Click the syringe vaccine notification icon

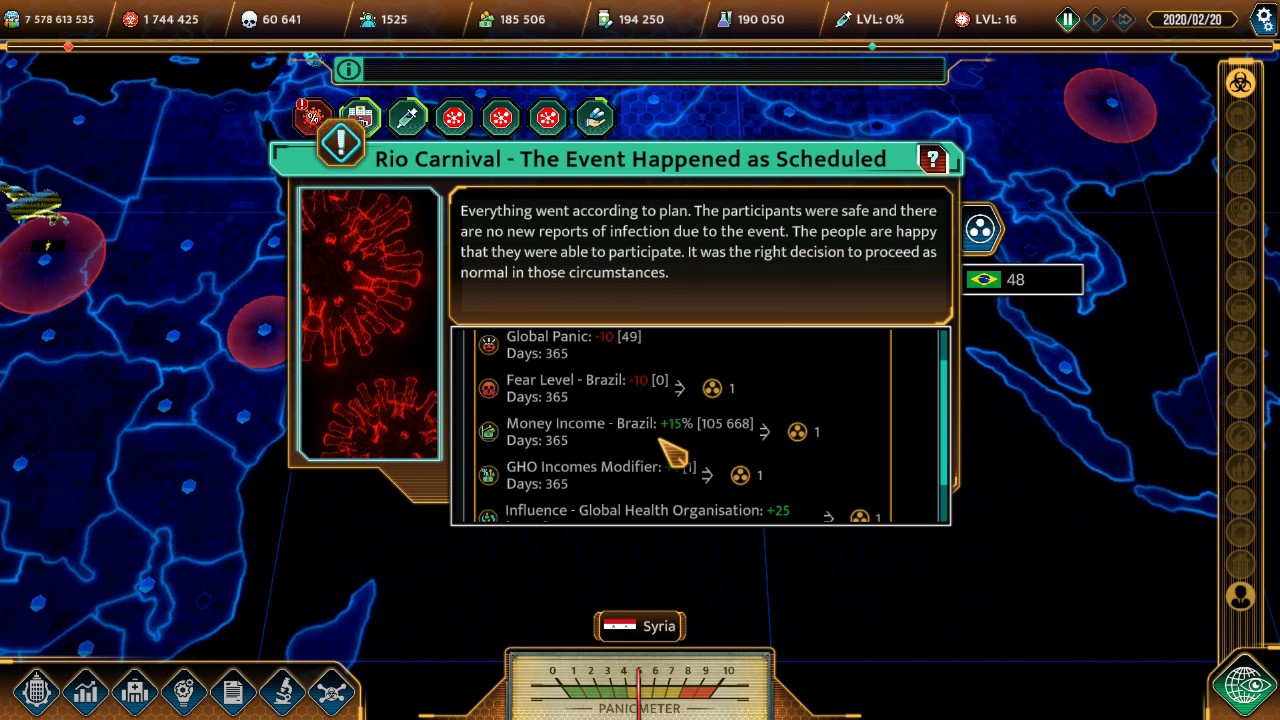tap(407, 117)
